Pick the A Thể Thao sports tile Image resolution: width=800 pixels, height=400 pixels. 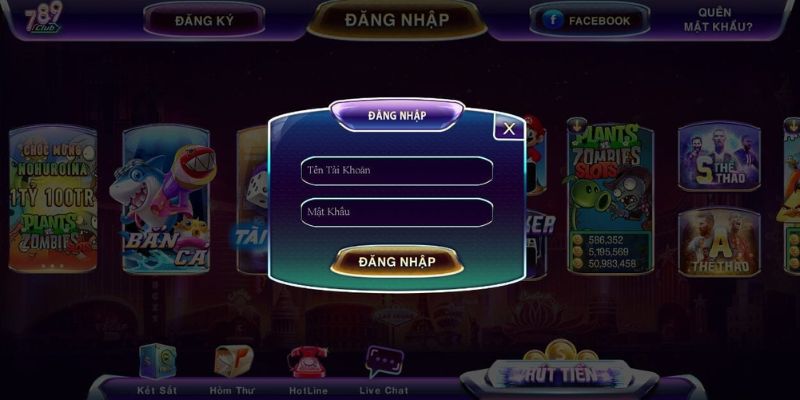719,242
